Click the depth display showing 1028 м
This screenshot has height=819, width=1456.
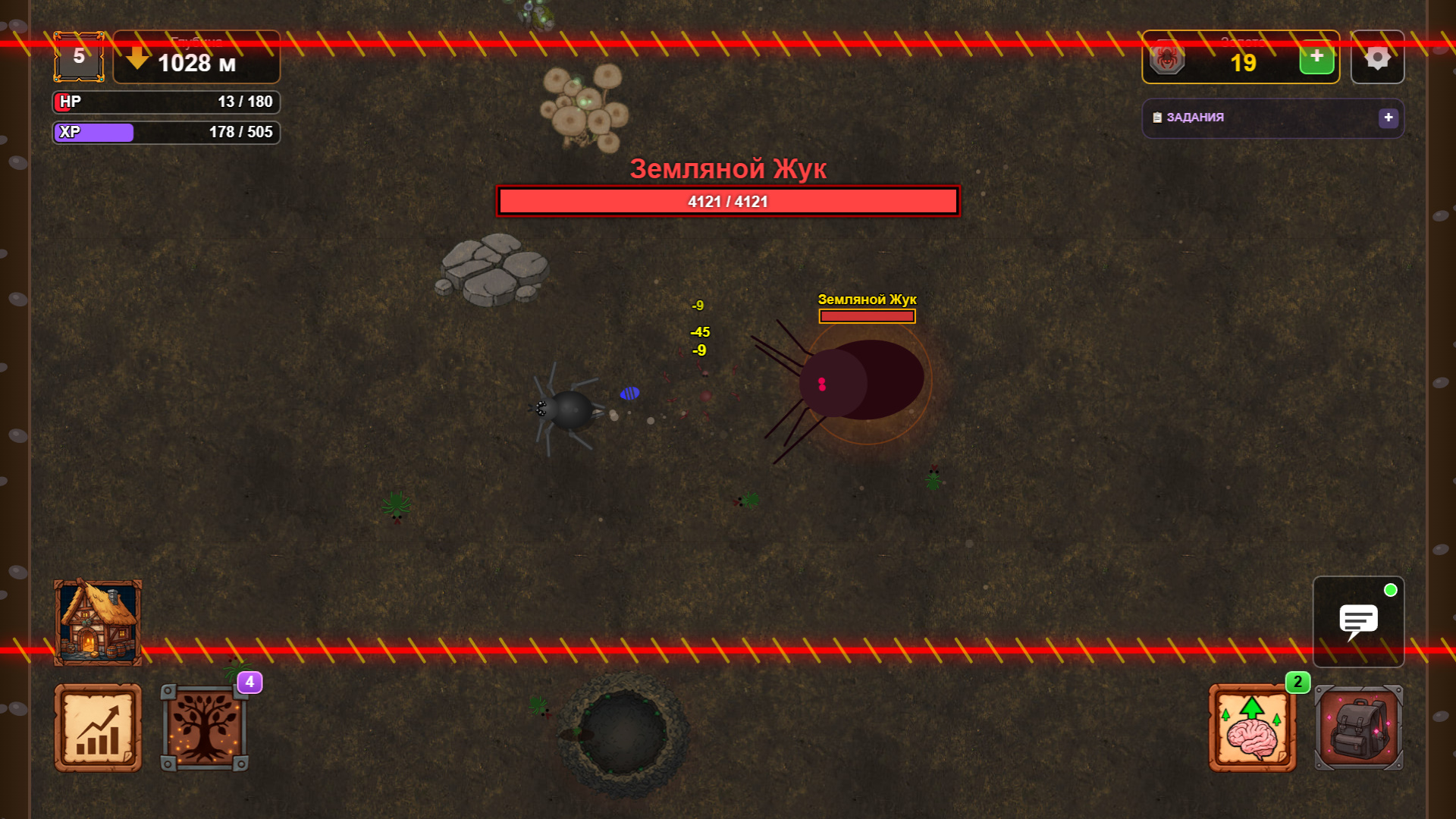[x=196, y=64]
